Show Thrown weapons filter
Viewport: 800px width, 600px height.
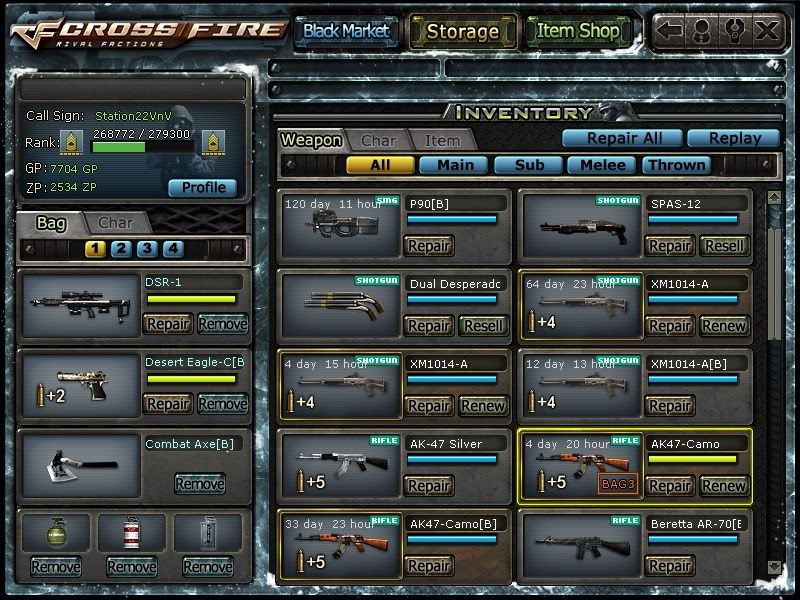(x=676, y=165)
